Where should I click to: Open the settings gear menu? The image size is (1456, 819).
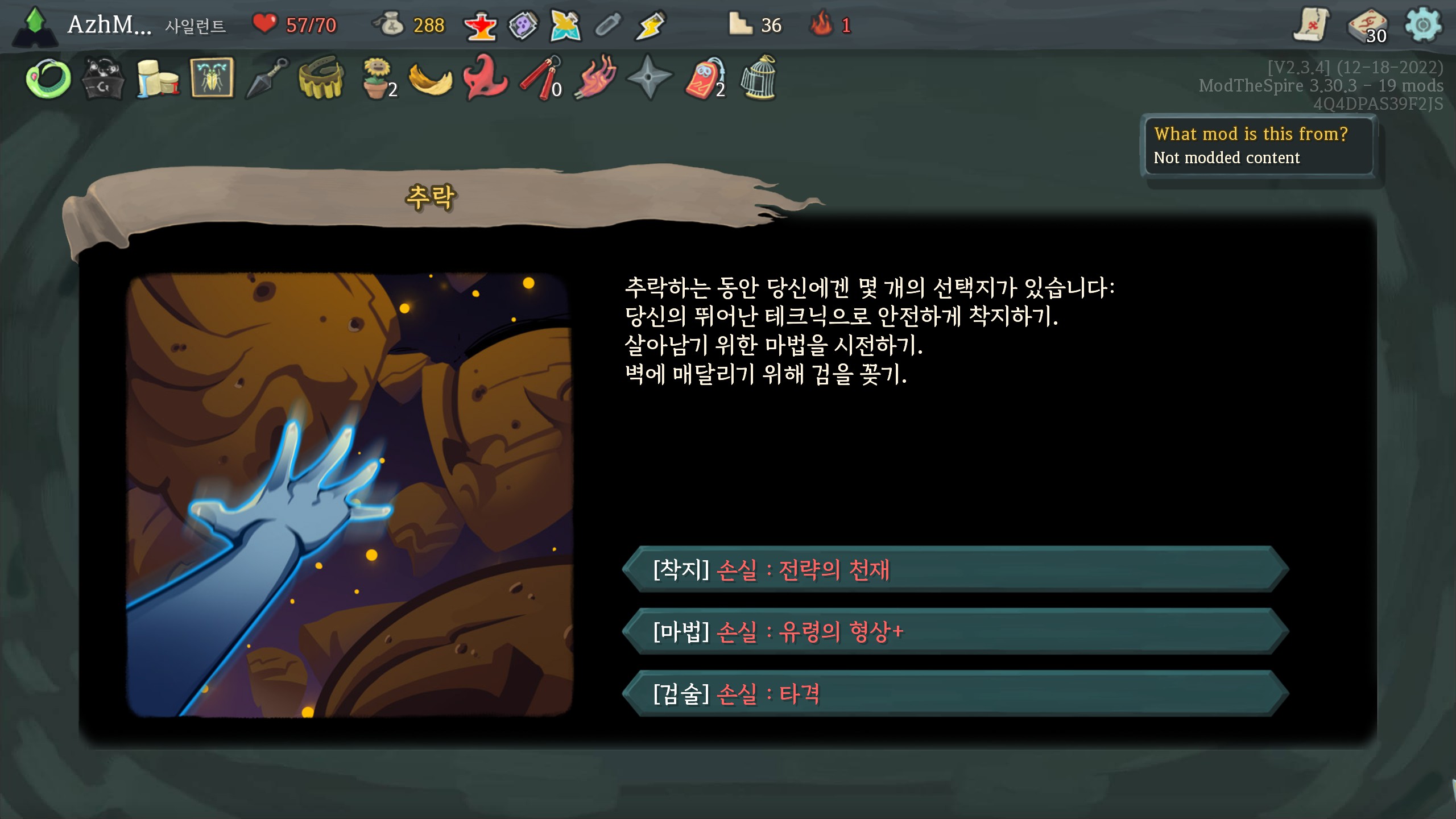pyautogui.click(x=1422, y=25)
